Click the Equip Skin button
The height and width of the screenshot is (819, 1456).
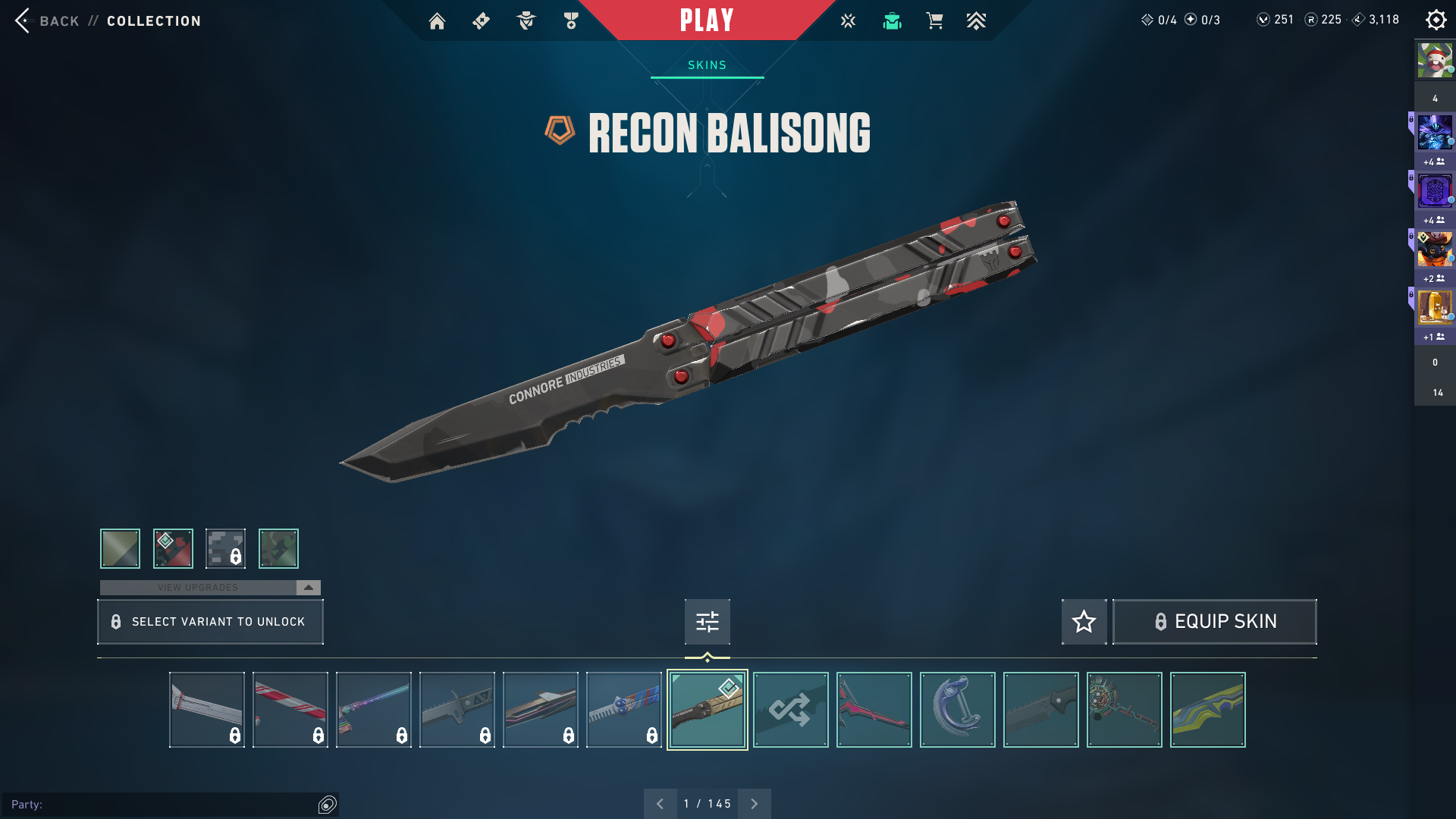coord(1214,622)
